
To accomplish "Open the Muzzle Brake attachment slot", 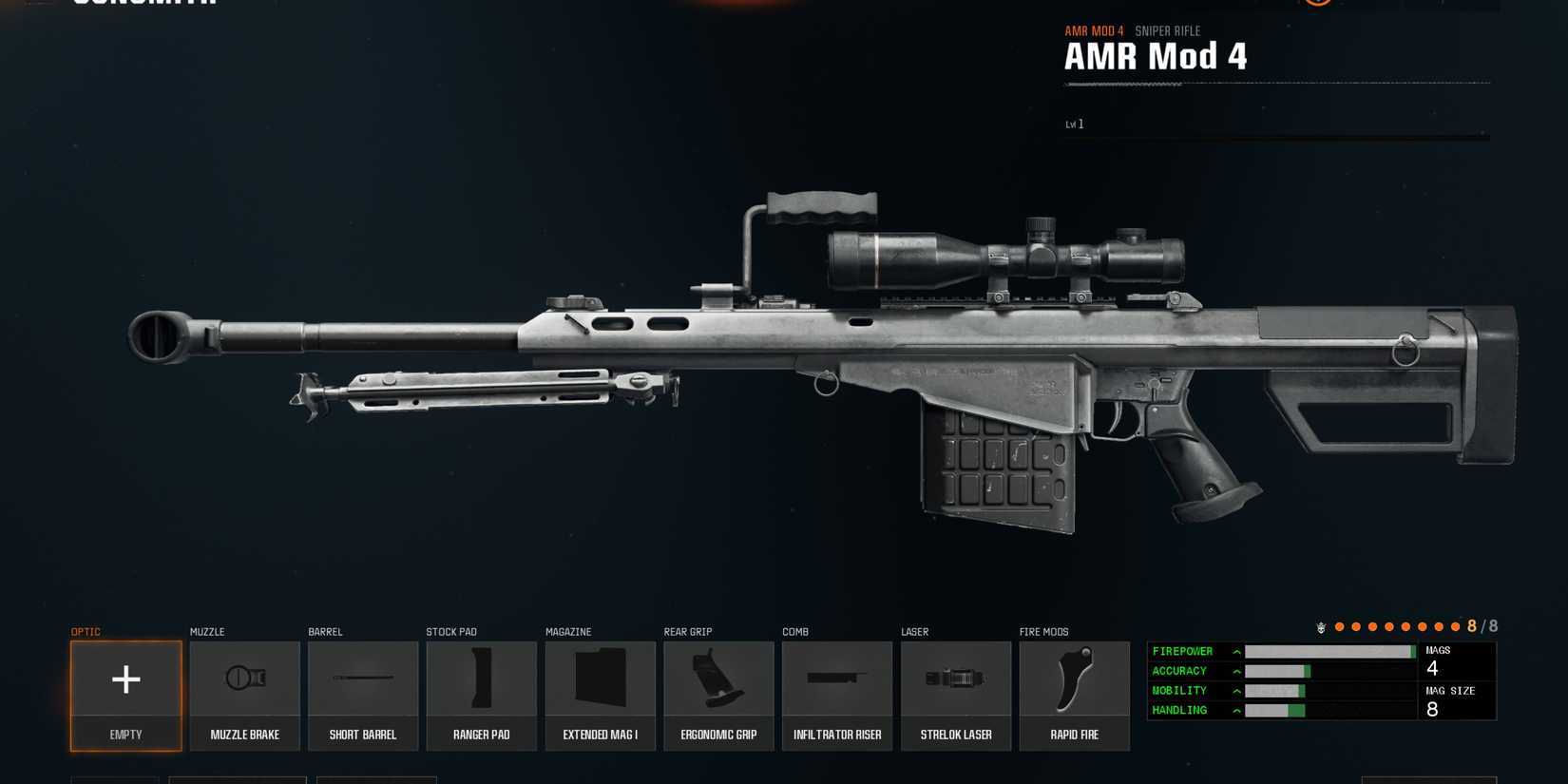I will [x=244, y=679].
